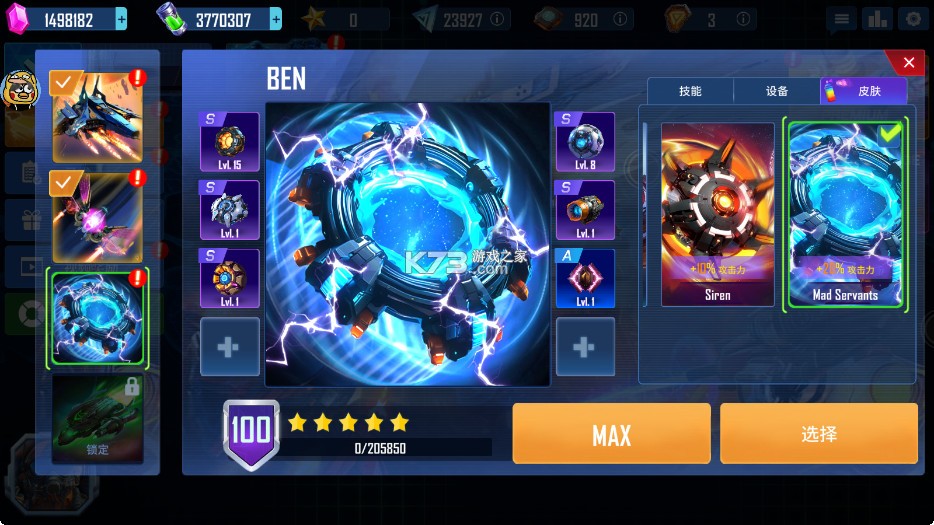Open the 设备 equipment tab
Screen dimensions: 934x525
[x=777, y=91]
